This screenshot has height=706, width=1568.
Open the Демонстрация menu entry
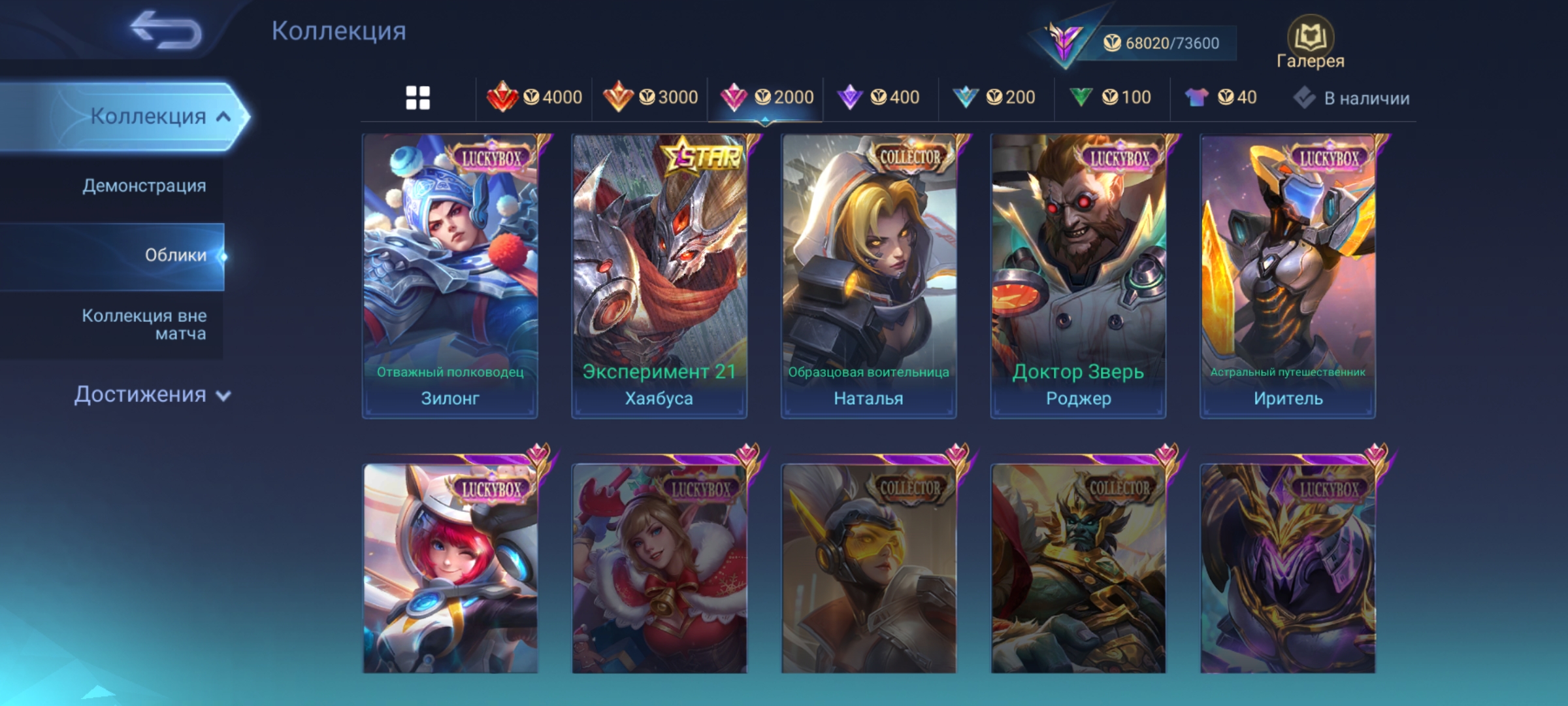[x=144, y=186]
